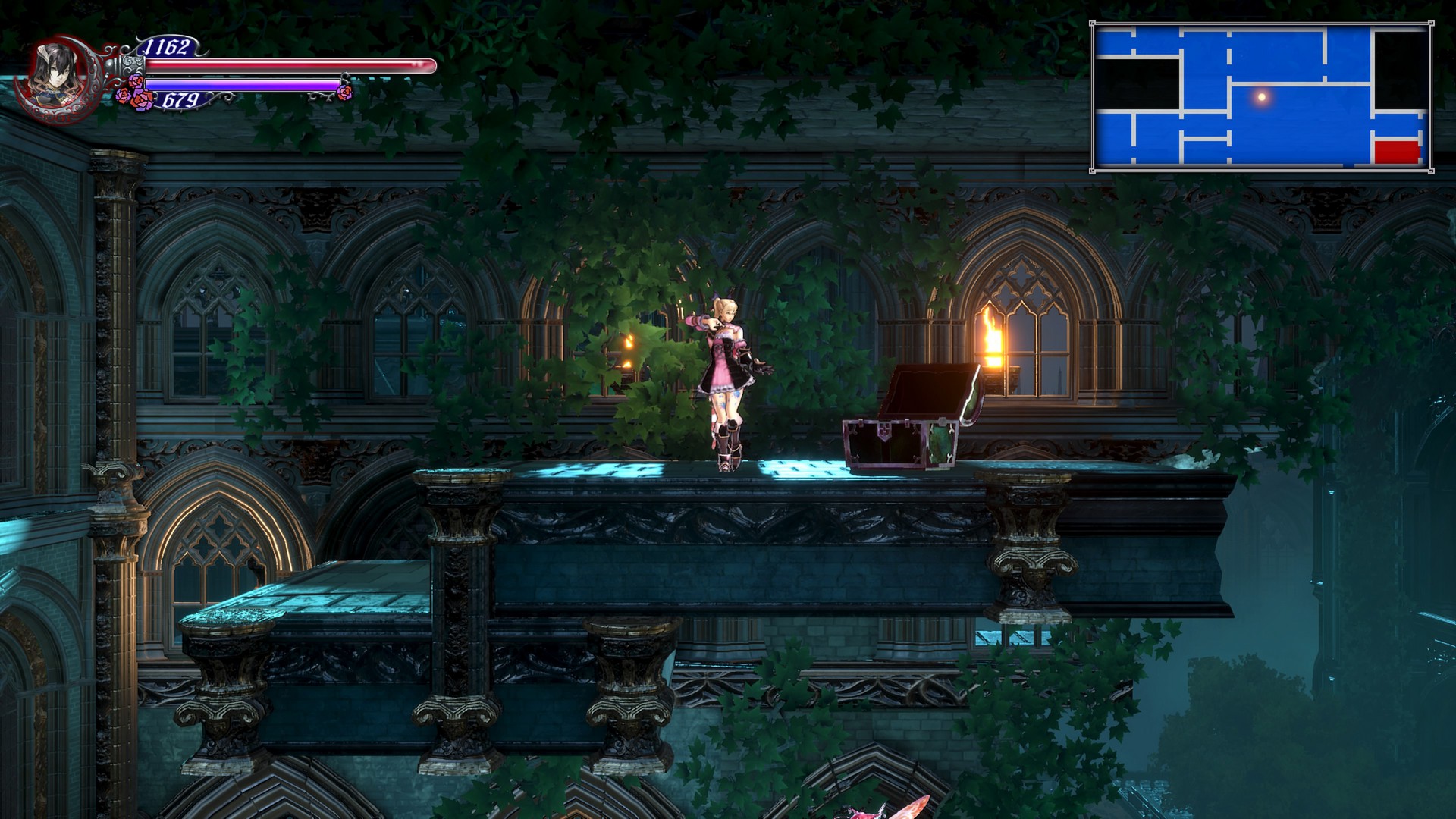Click the red room on the minimap

pyautogui.click(x=1397, y=152)
